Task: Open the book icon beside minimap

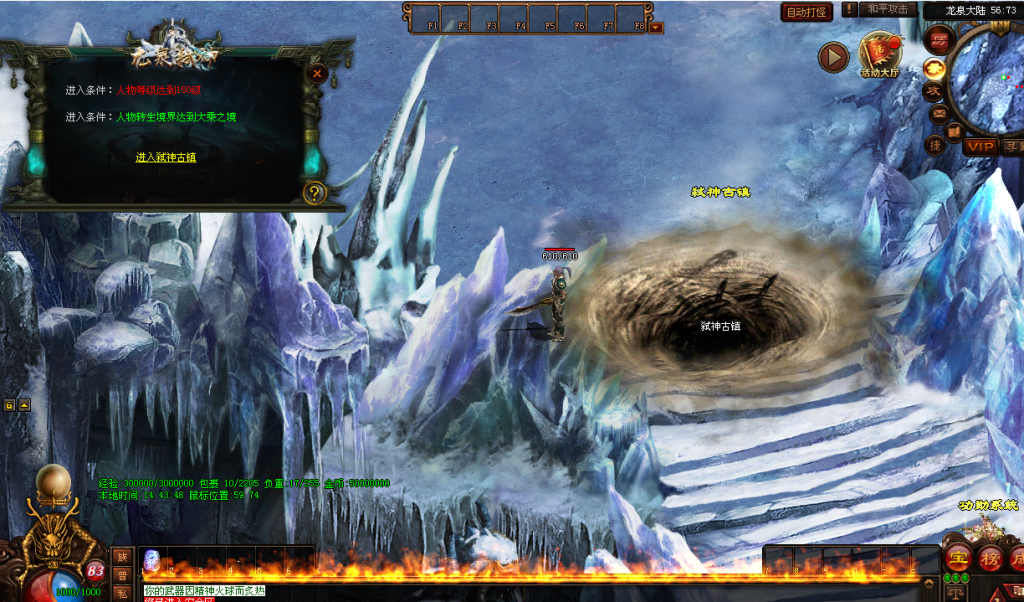Action: 954,131
